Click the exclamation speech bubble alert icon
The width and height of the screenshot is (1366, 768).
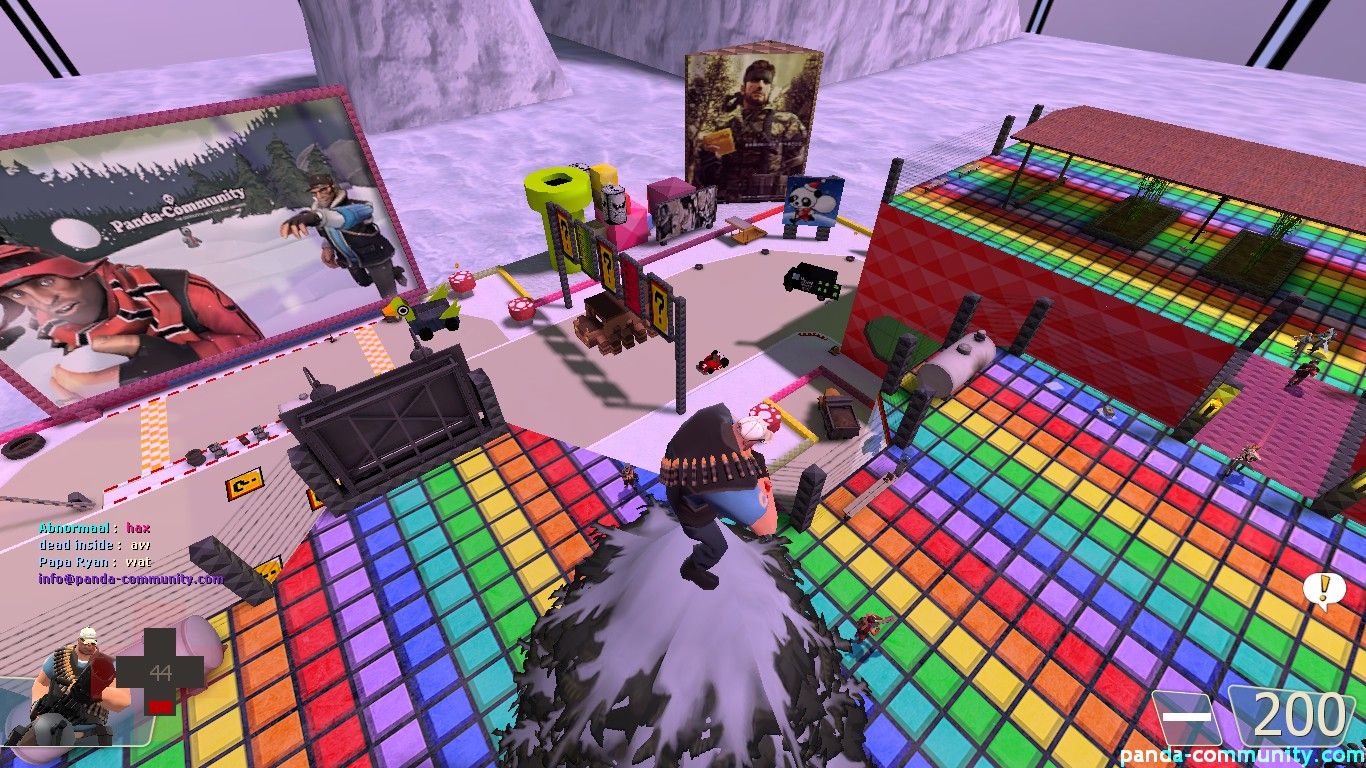tap(1323, 591)
